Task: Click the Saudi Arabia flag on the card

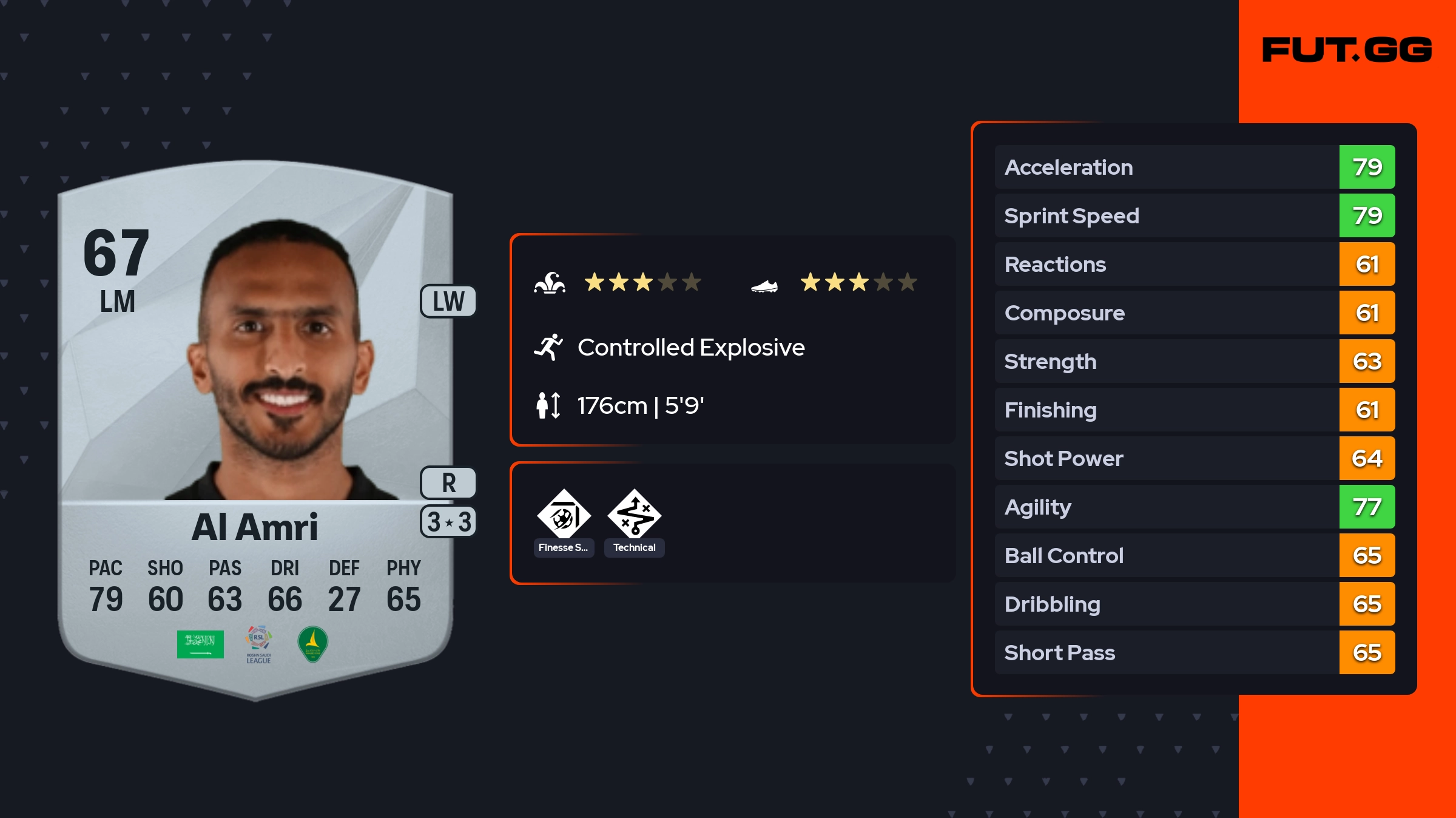Action: pos(200,644)
